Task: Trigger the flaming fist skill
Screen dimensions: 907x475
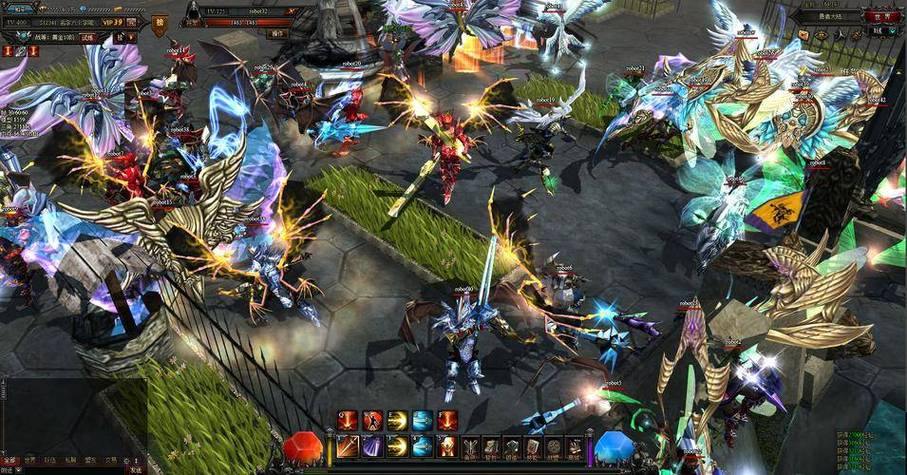Action: tap(446, 446)
